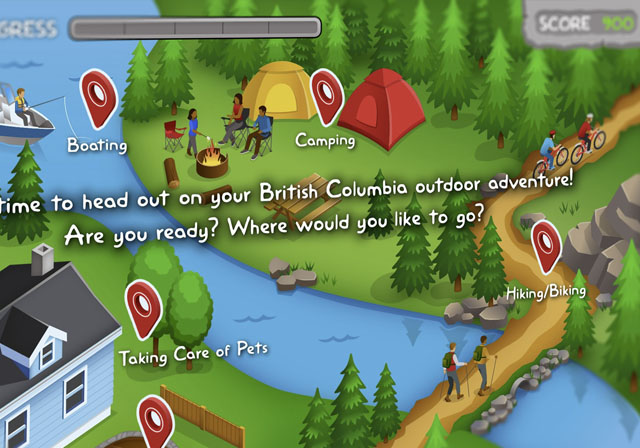Screen dimensions: 640x448
Task: Click the unlabeled pin beside the wooden fence
Action: [x=155, y=420]
